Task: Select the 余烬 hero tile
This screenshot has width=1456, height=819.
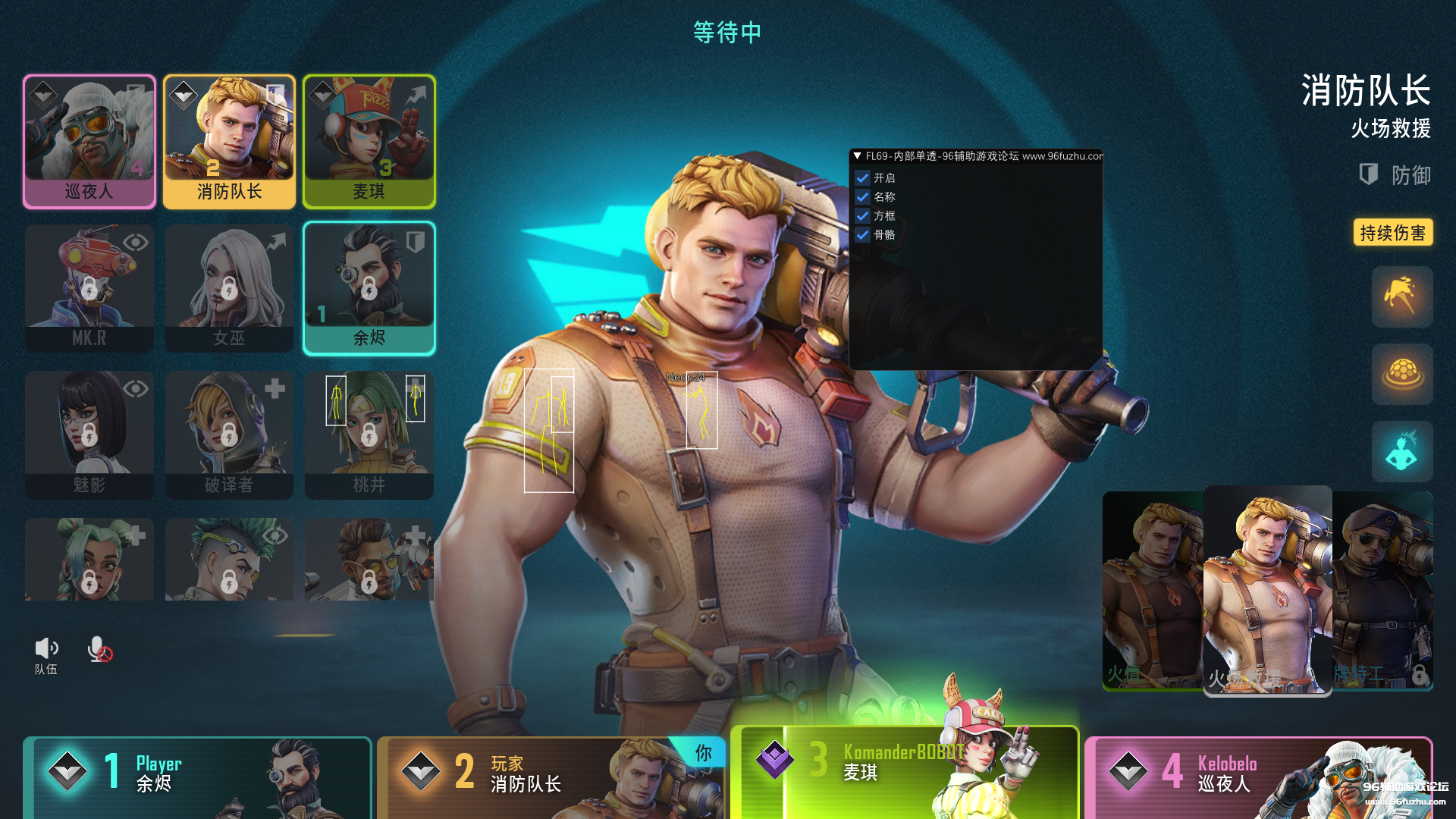Action: coord(369,288)
